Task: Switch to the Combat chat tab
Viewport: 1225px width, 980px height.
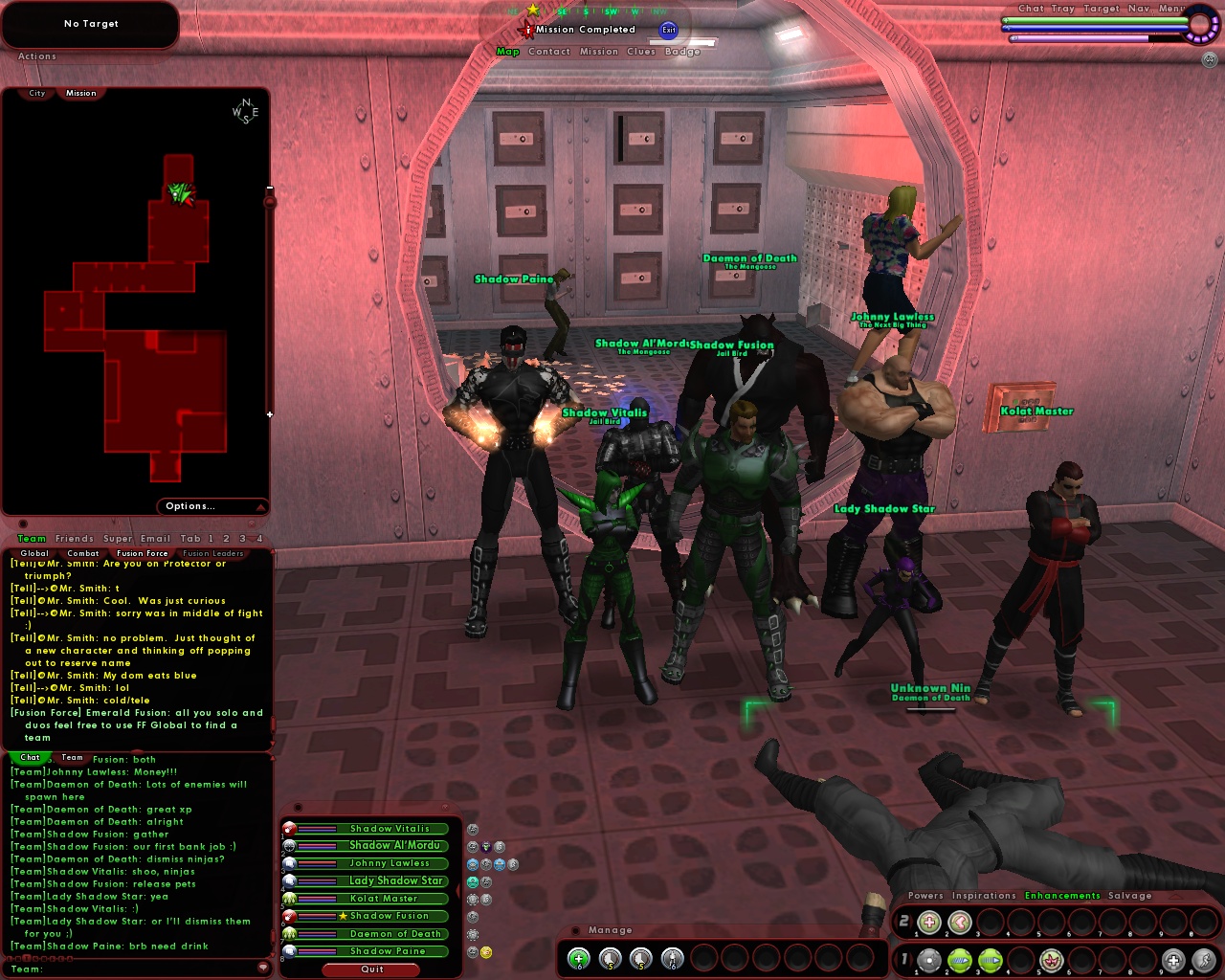Action: 82,553
